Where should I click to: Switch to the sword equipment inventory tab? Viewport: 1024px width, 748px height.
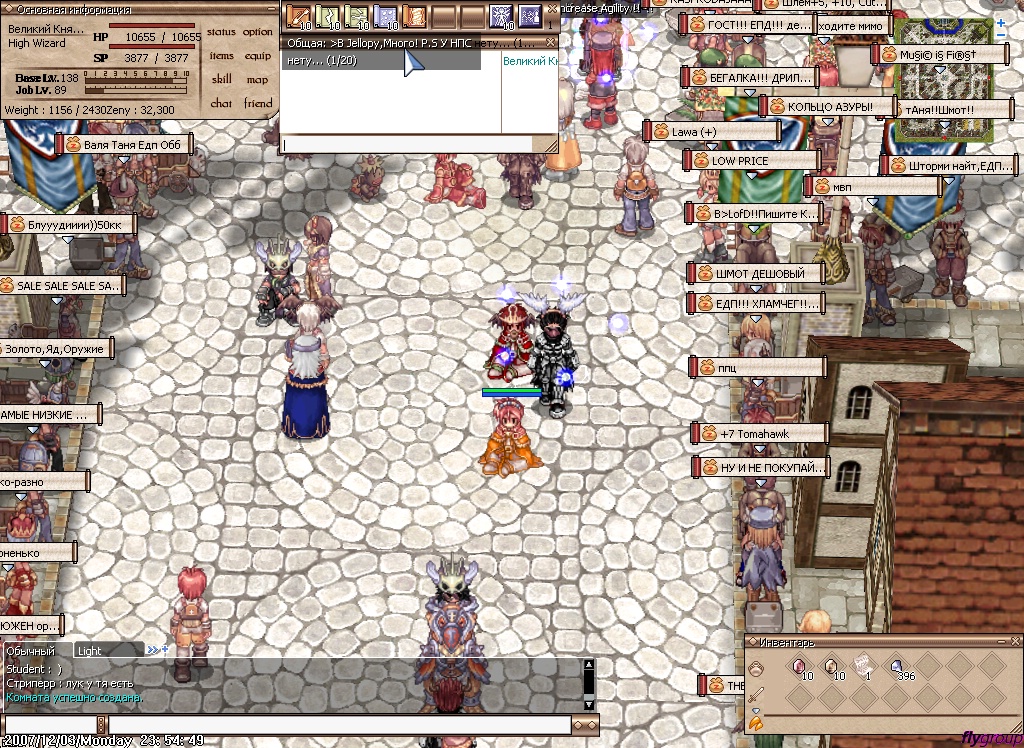click(x=755, y=695)
